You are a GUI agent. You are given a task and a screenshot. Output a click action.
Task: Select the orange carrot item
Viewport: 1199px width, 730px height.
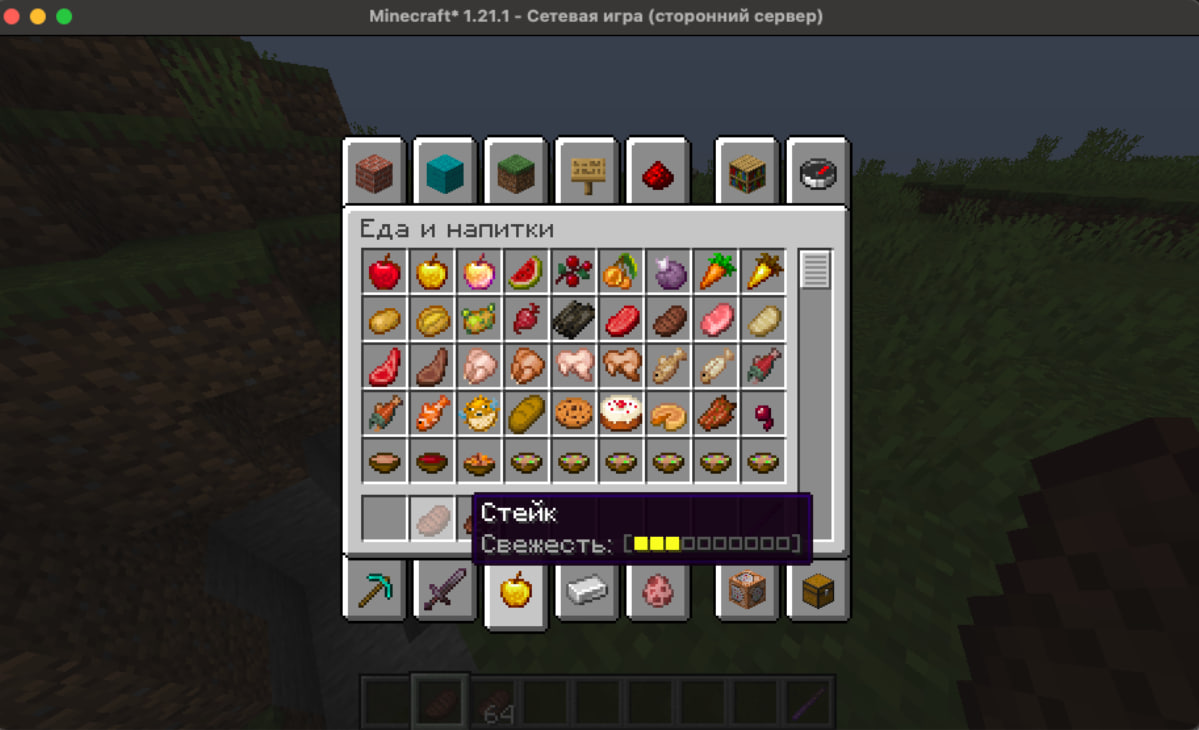click(714, 272)
